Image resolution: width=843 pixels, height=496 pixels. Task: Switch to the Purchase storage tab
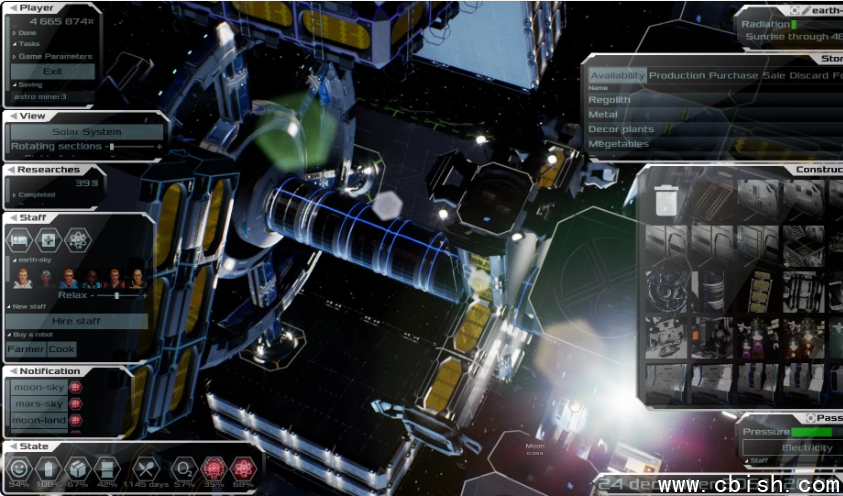[x=733, y=76]
